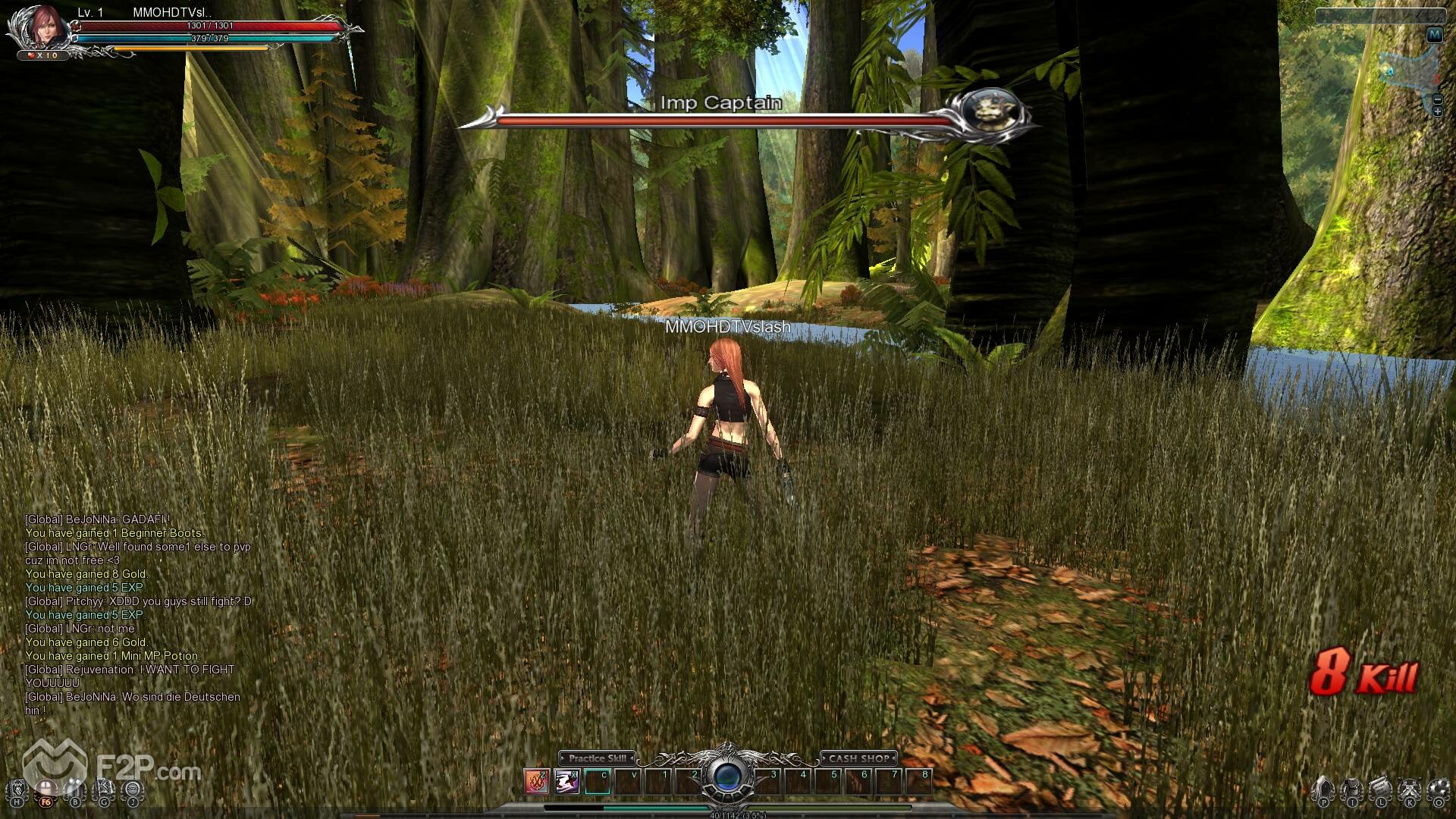Click the minimap area
Image resolution: width=1456 pixels, height=819 pixels.
pos(1407,72)
